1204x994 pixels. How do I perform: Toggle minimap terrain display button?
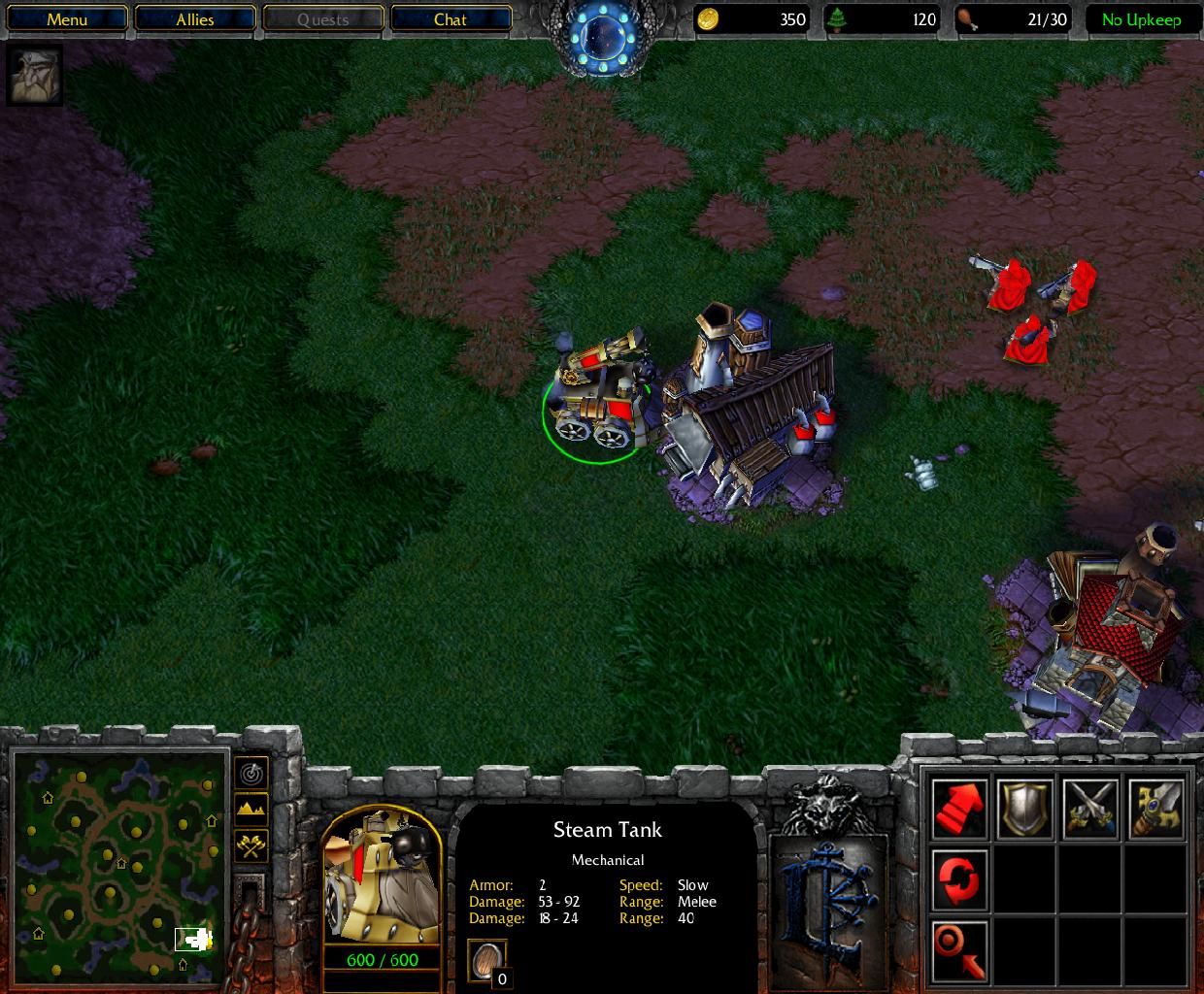251,810
